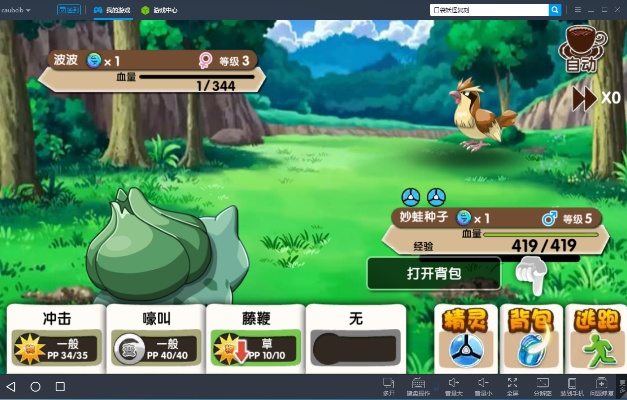Screen dimensions: 627x400
Task: Use the 冲击 (Tackle) move
Action: [x=56, y=337]
